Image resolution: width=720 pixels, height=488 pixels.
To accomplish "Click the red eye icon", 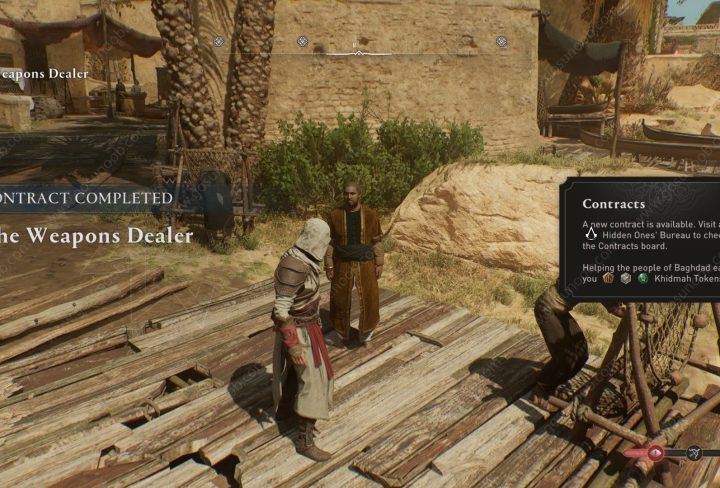I will (656, 453).
